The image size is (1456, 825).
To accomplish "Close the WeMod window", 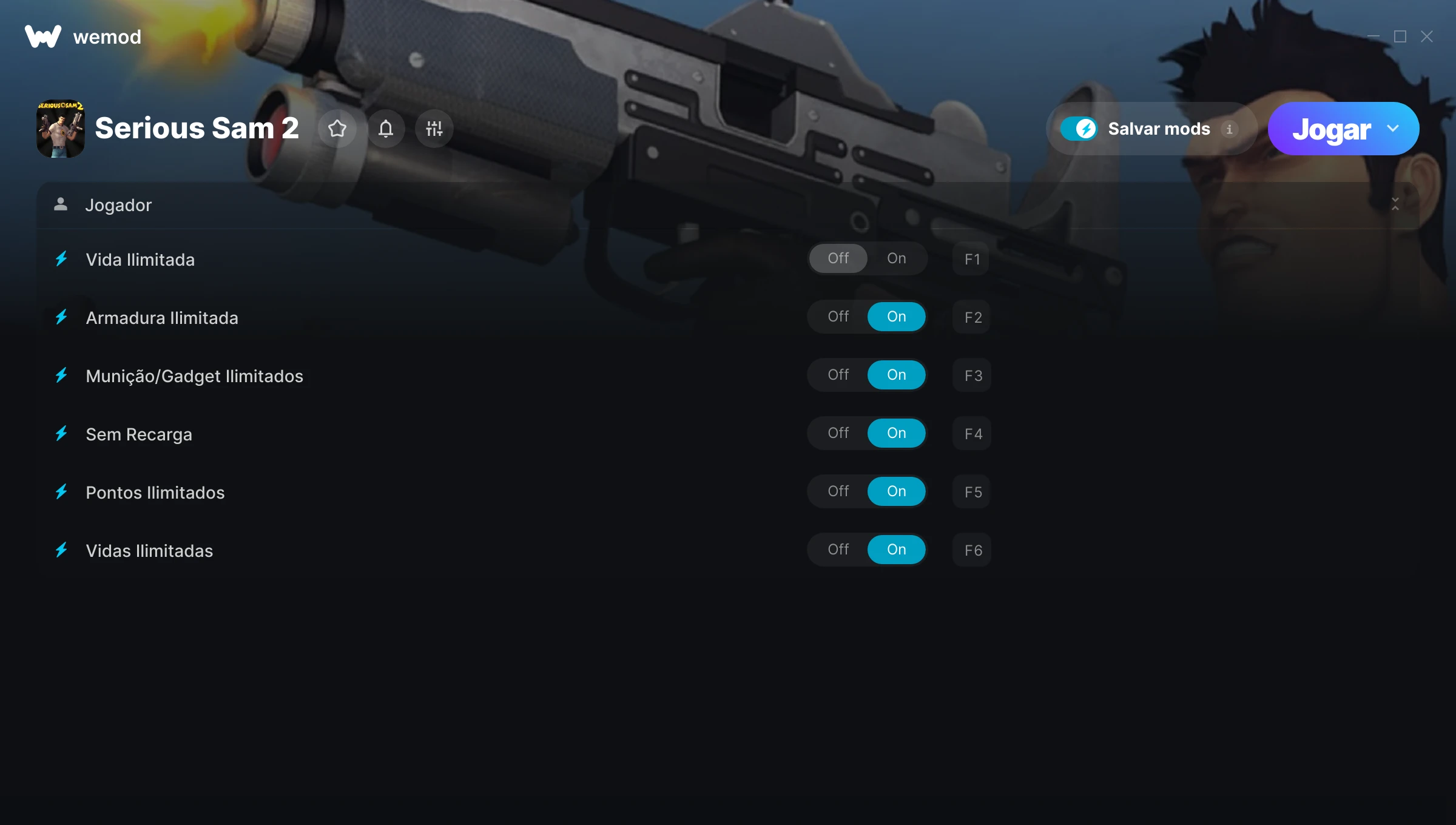I will coord(1427,37).
